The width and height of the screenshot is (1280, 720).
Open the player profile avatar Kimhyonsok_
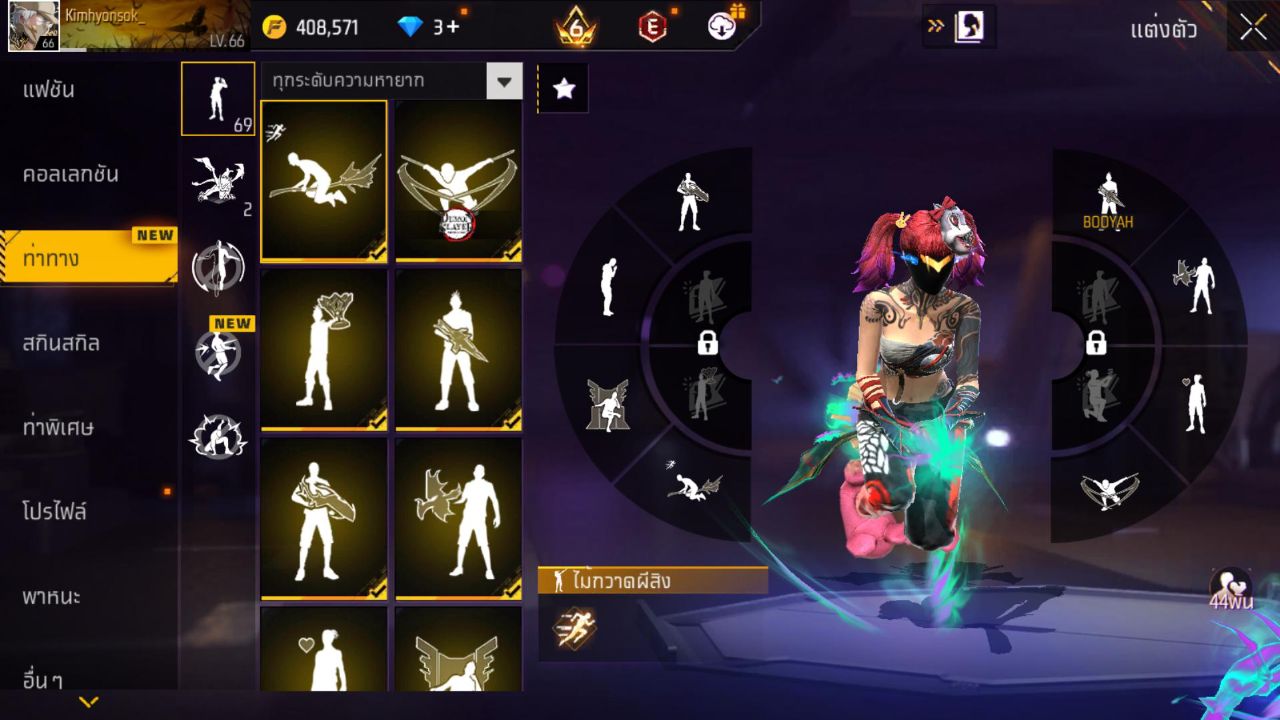coord(33,26)
